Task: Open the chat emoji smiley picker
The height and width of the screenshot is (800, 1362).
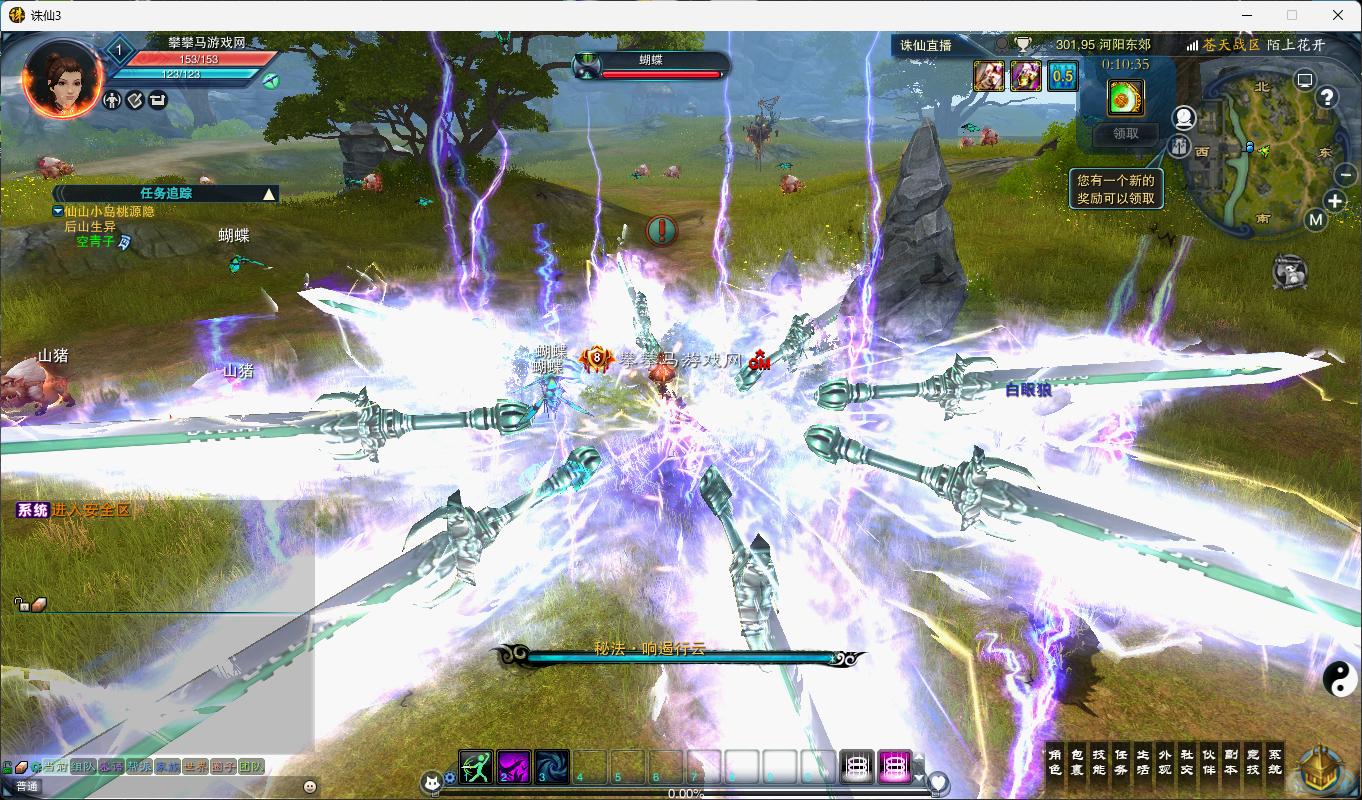Action: click(x=309, y=787)
